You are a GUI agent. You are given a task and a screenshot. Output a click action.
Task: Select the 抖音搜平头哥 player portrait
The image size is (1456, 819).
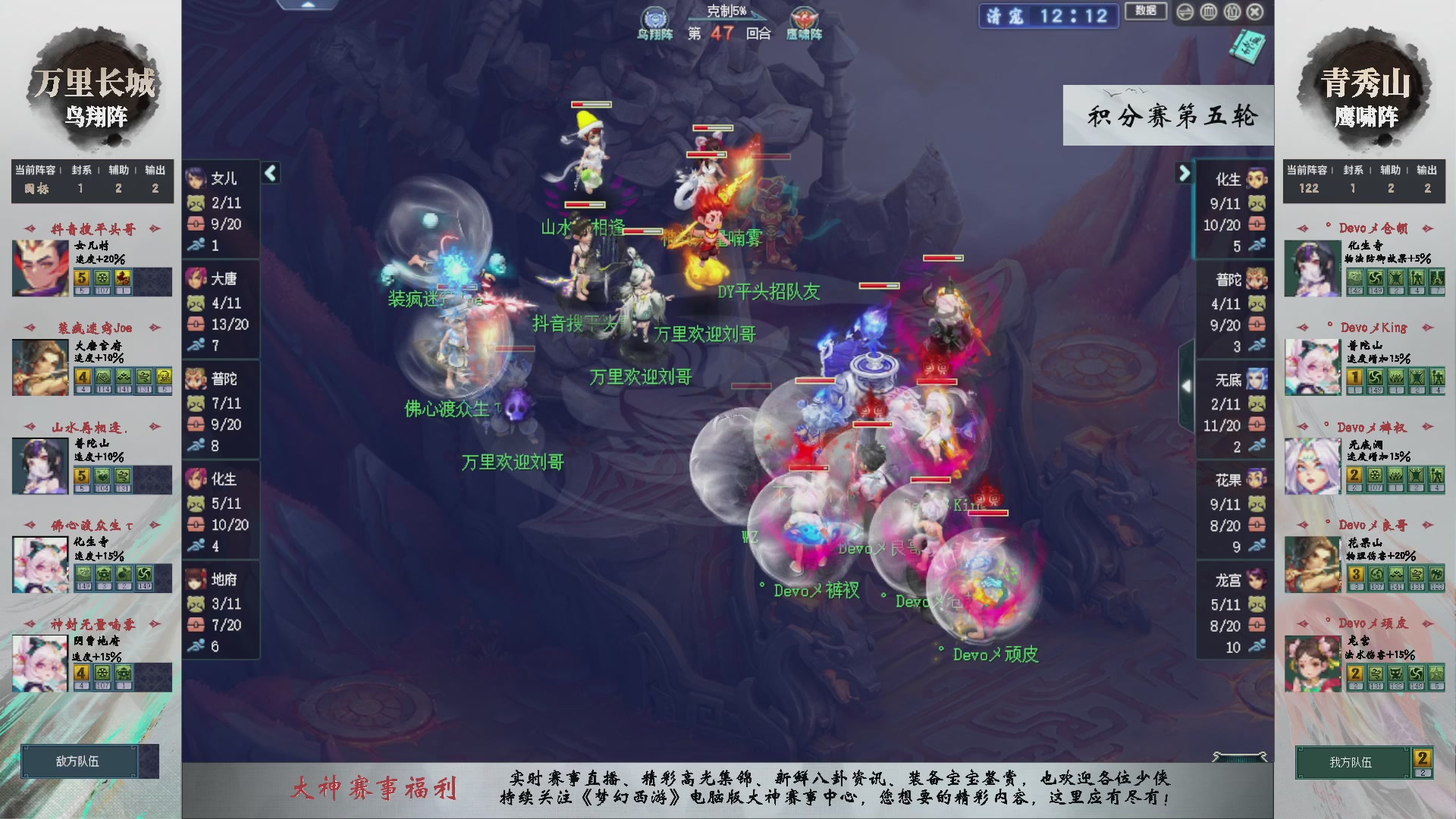(x=39, y=268)
